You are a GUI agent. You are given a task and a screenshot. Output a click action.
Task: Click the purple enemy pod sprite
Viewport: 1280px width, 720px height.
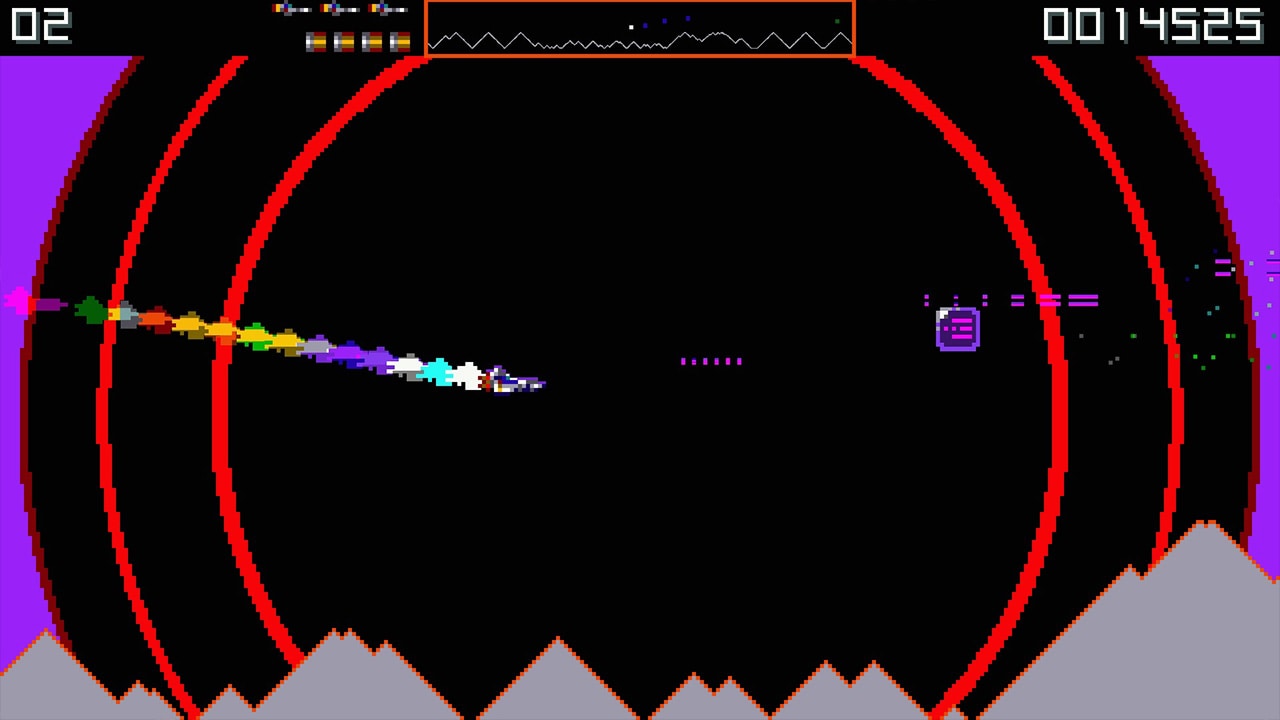957,327
